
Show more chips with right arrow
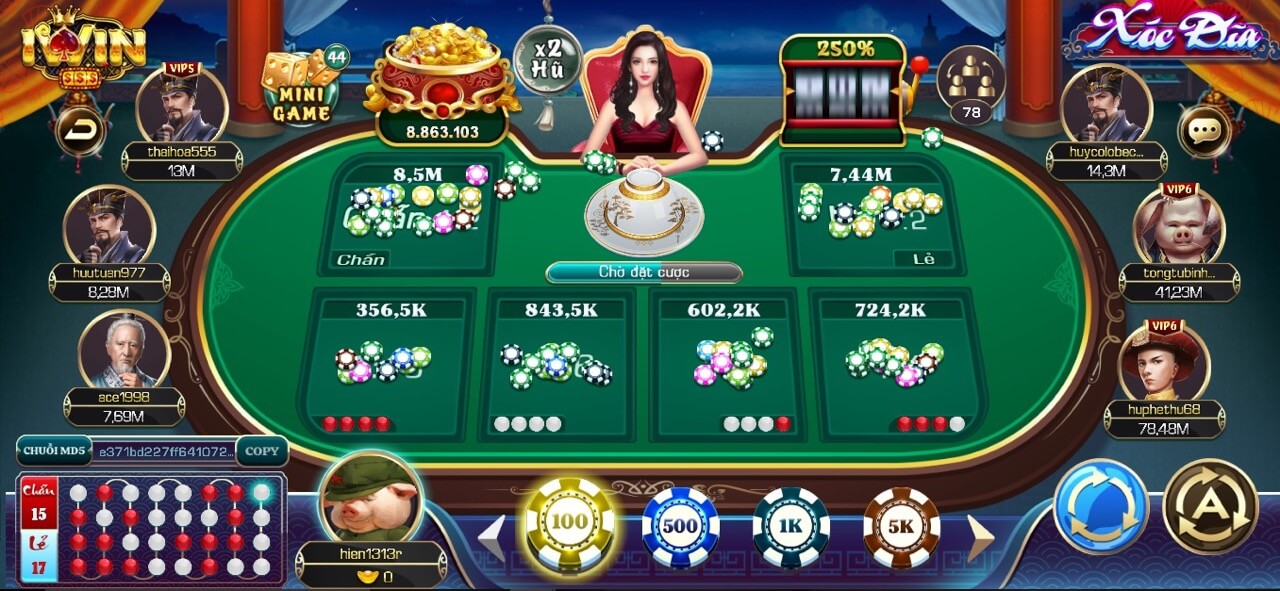[x=980, y=538]
